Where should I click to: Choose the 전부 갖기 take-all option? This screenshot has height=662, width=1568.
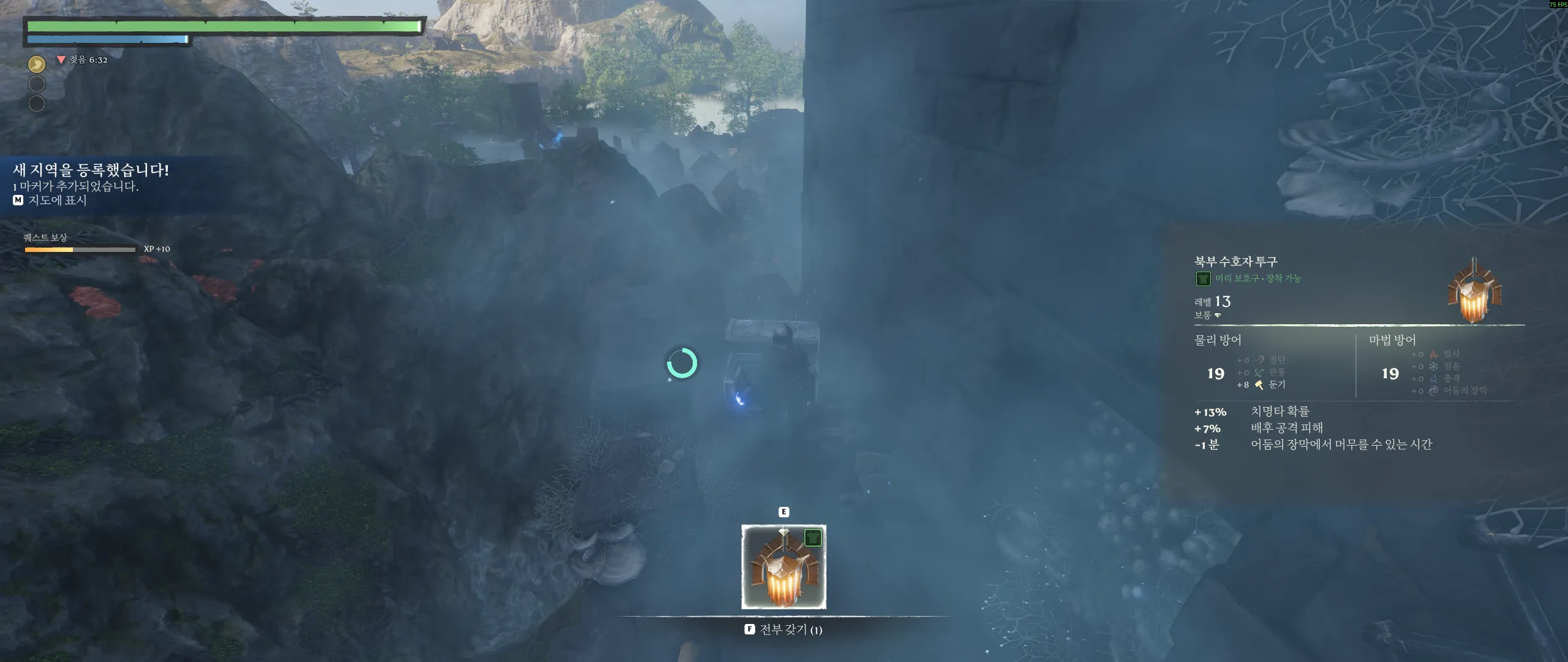point(783,630)
